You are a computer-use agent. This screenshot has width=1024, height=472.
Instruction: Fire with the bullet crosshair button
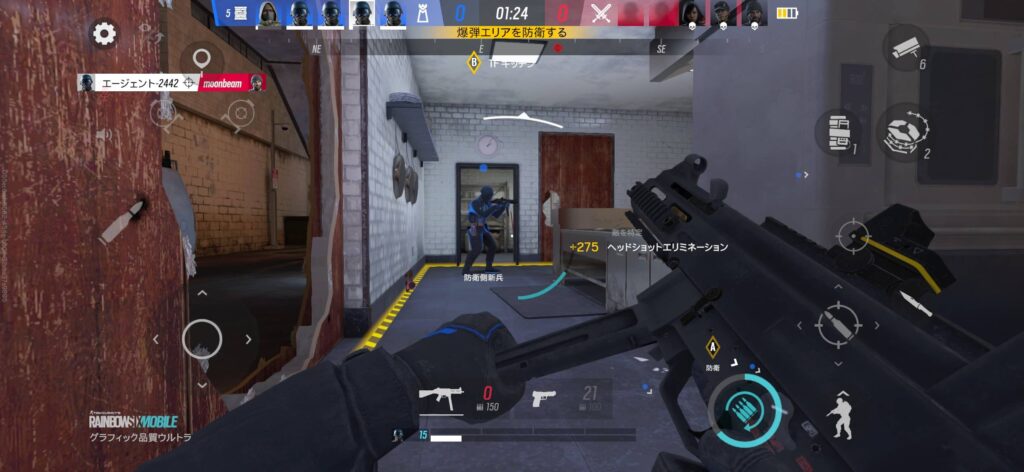click(x=837, y=324)
